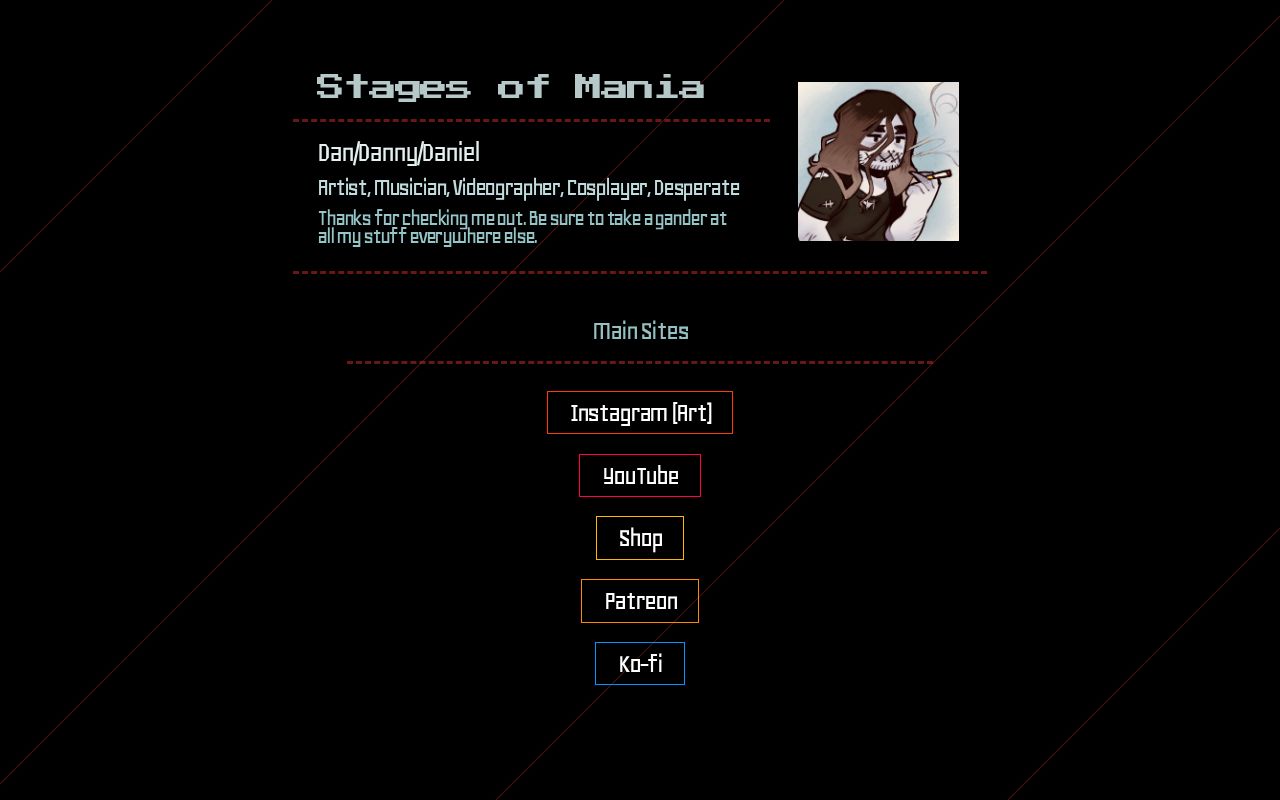Select the Stages of Mania site title
Image resolution: width=1280 pixels, height=800 pixels.
click(x=510, y=87)
